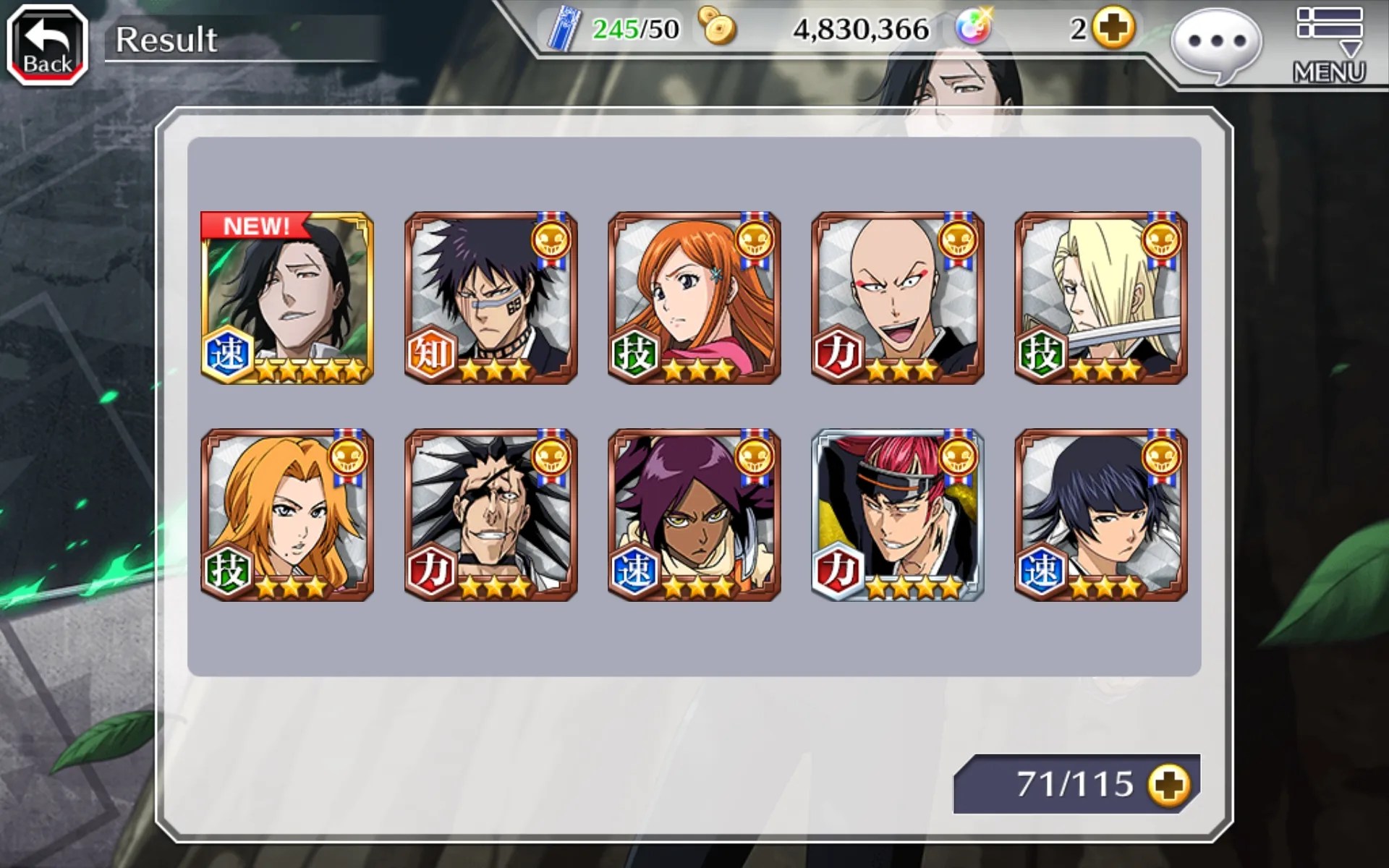Choose the eyepatch Kenpachi card
The width and height of the screenshot is (1389, 868).
click(x=490, y=515)
